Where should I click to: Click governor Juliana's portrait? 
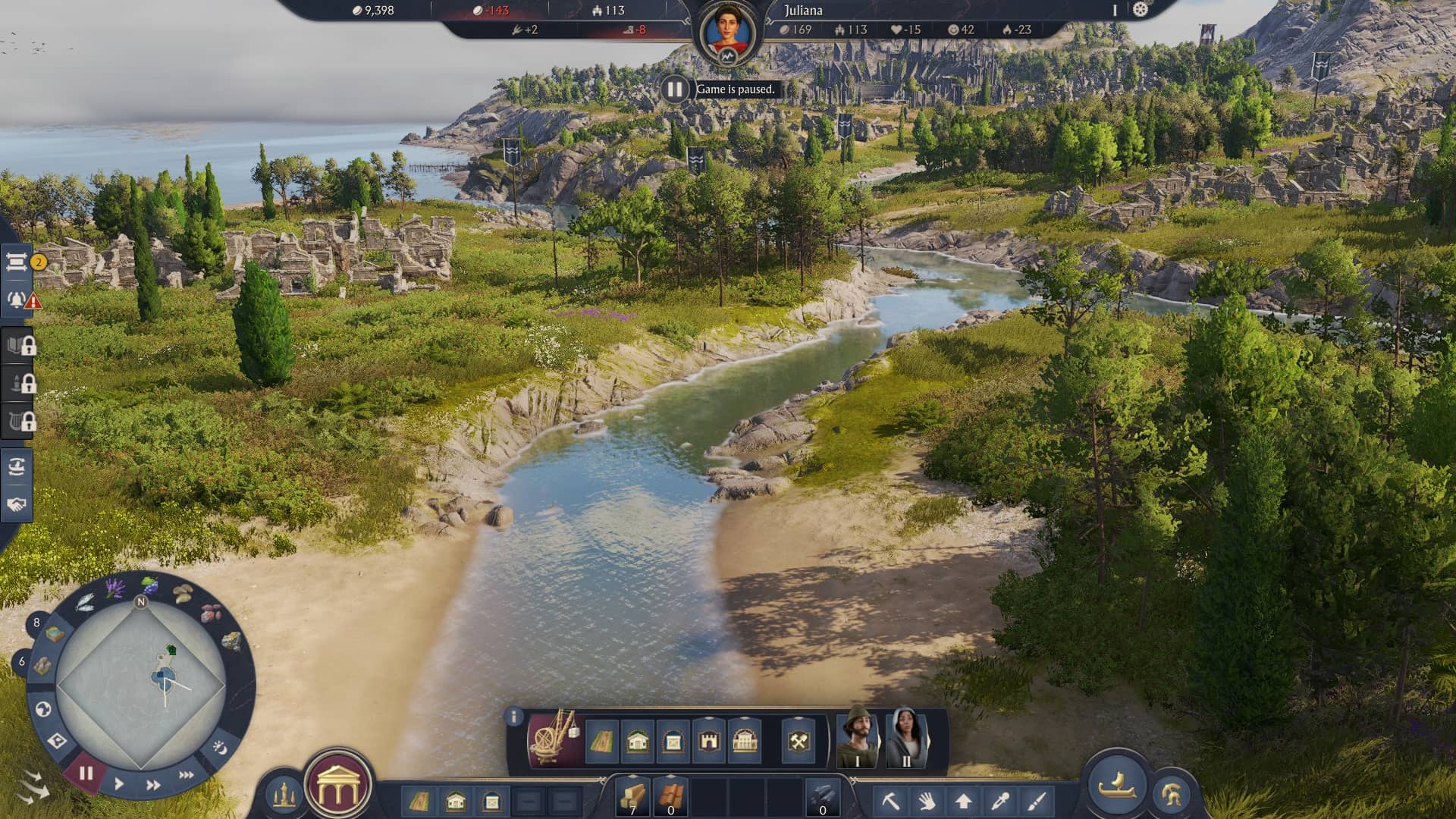point(727,33)
